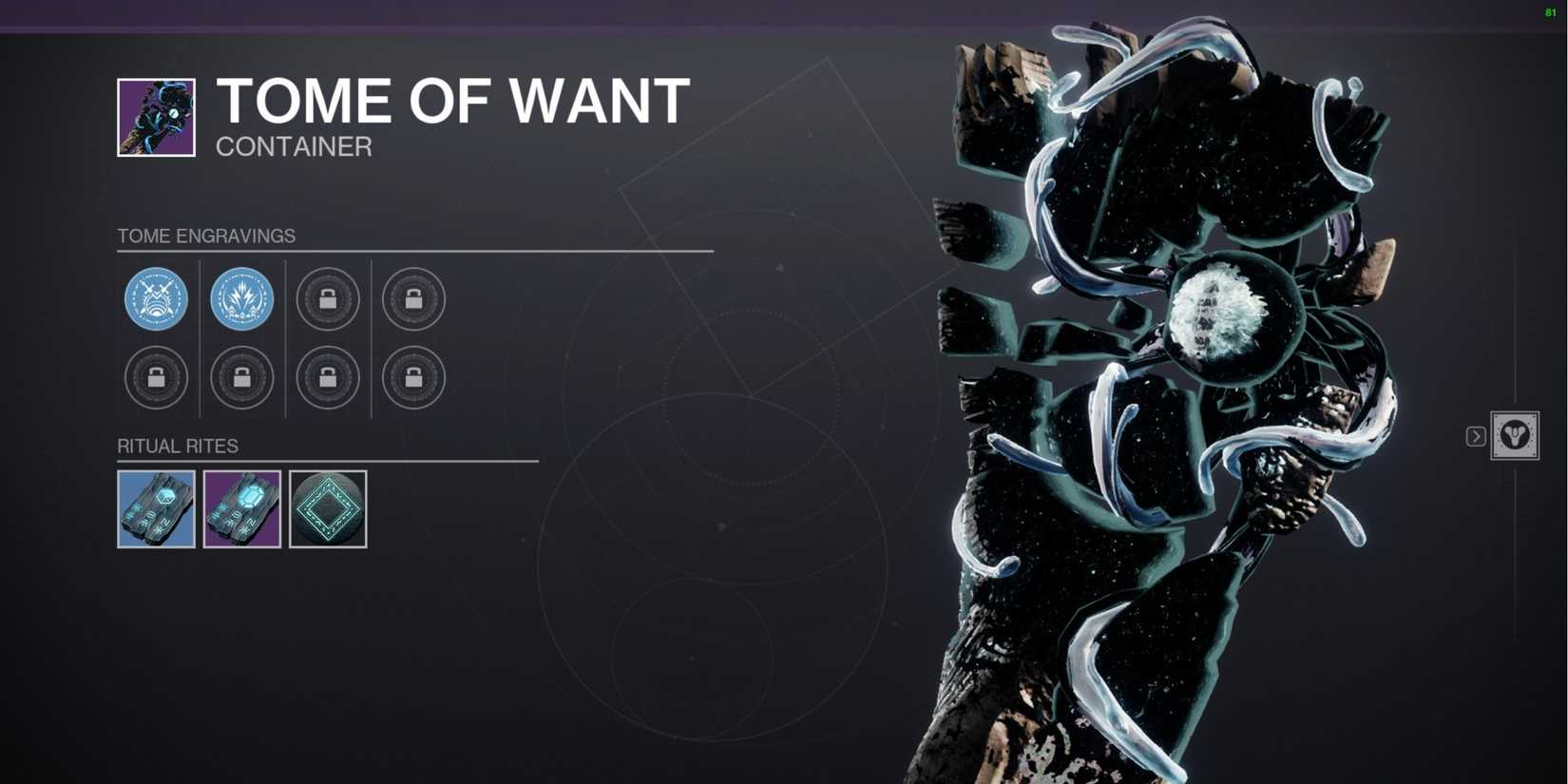The image size is (1568, 784).
Task: Click the last locked engraving in the top row
Action: pos(412,299)
